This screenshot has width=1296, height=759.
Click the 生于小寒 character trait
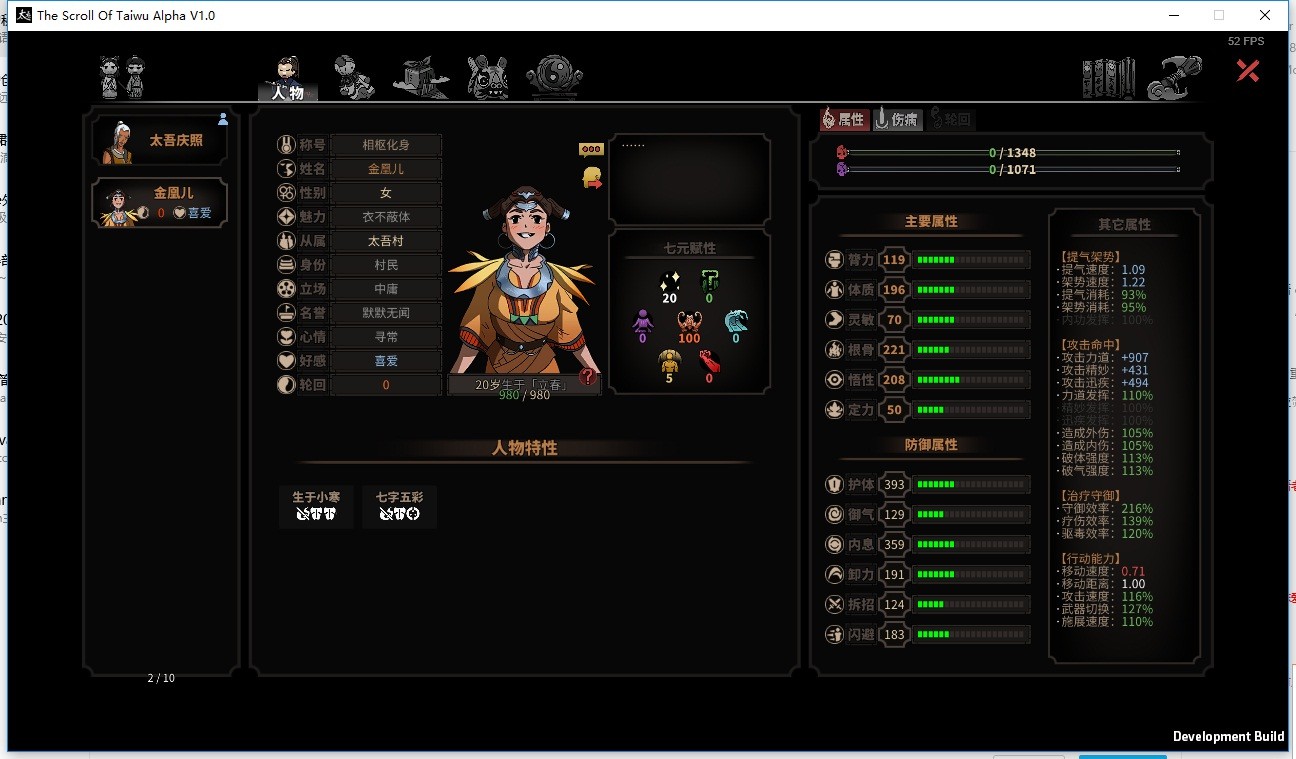point(316,507)
